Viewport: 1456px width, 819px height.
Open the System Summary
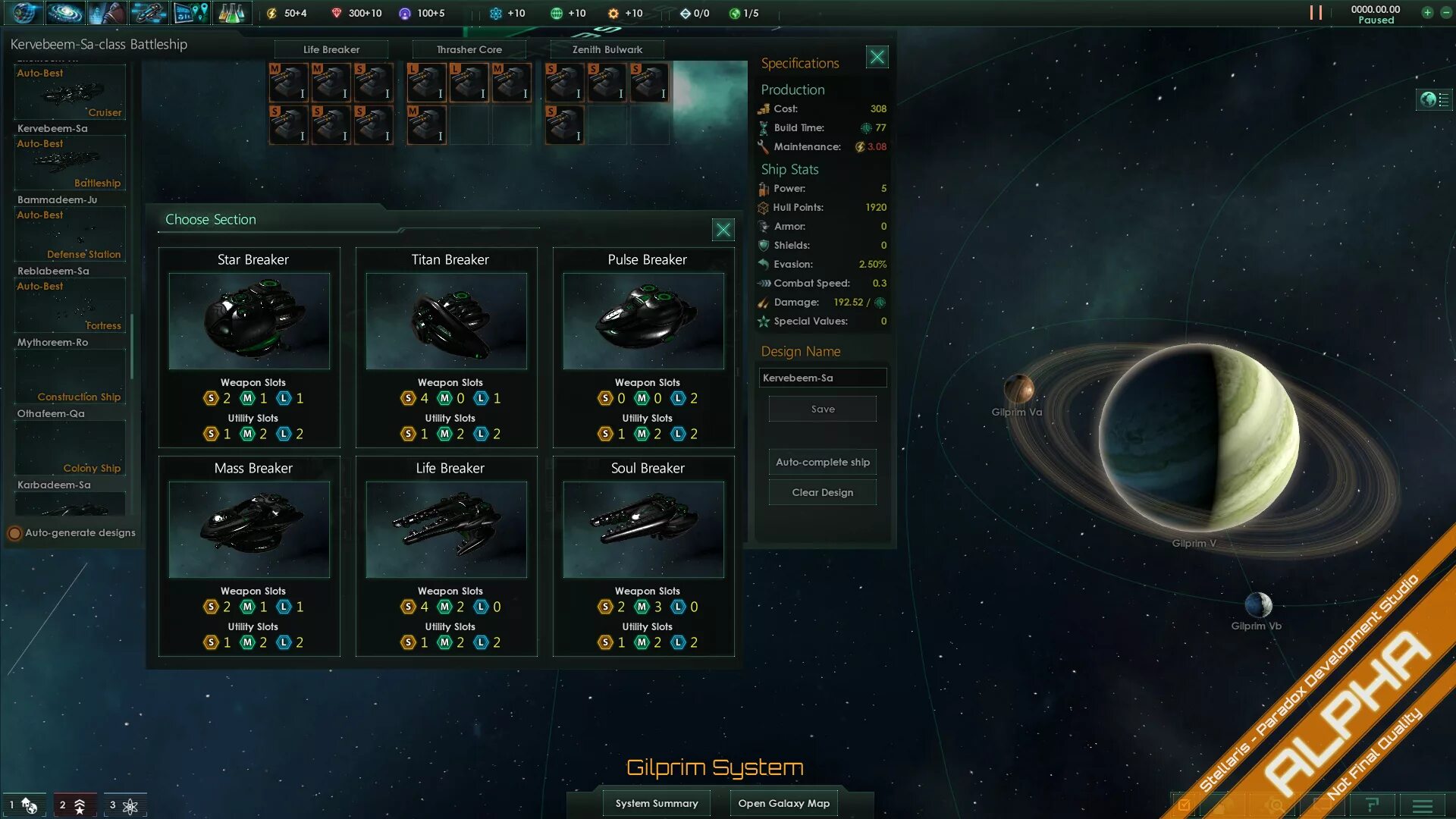click(x=657, y=803)
